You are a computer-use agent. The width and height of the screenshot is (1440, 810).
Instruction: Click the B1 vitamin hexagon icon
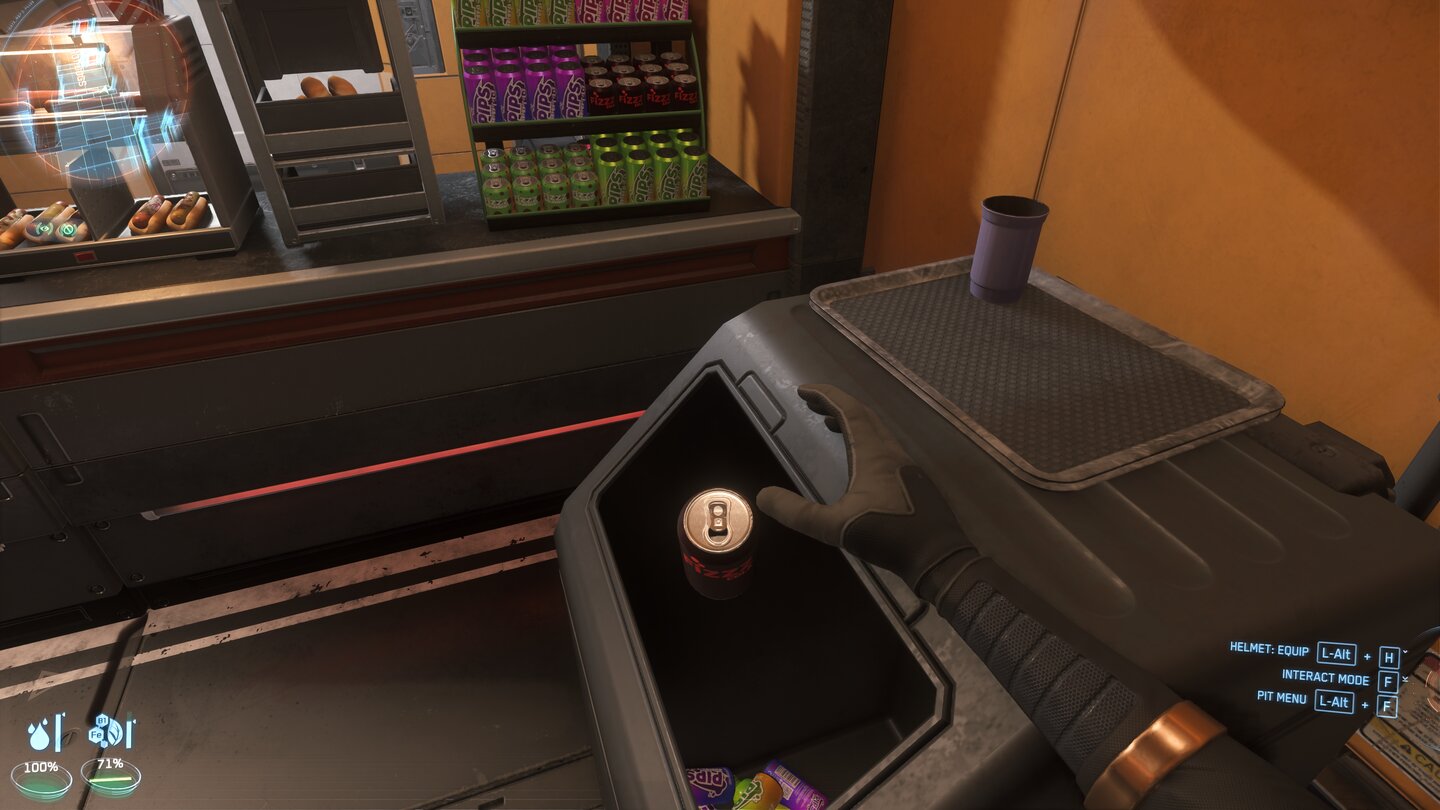pyautogui.click(x=102, y=720)
